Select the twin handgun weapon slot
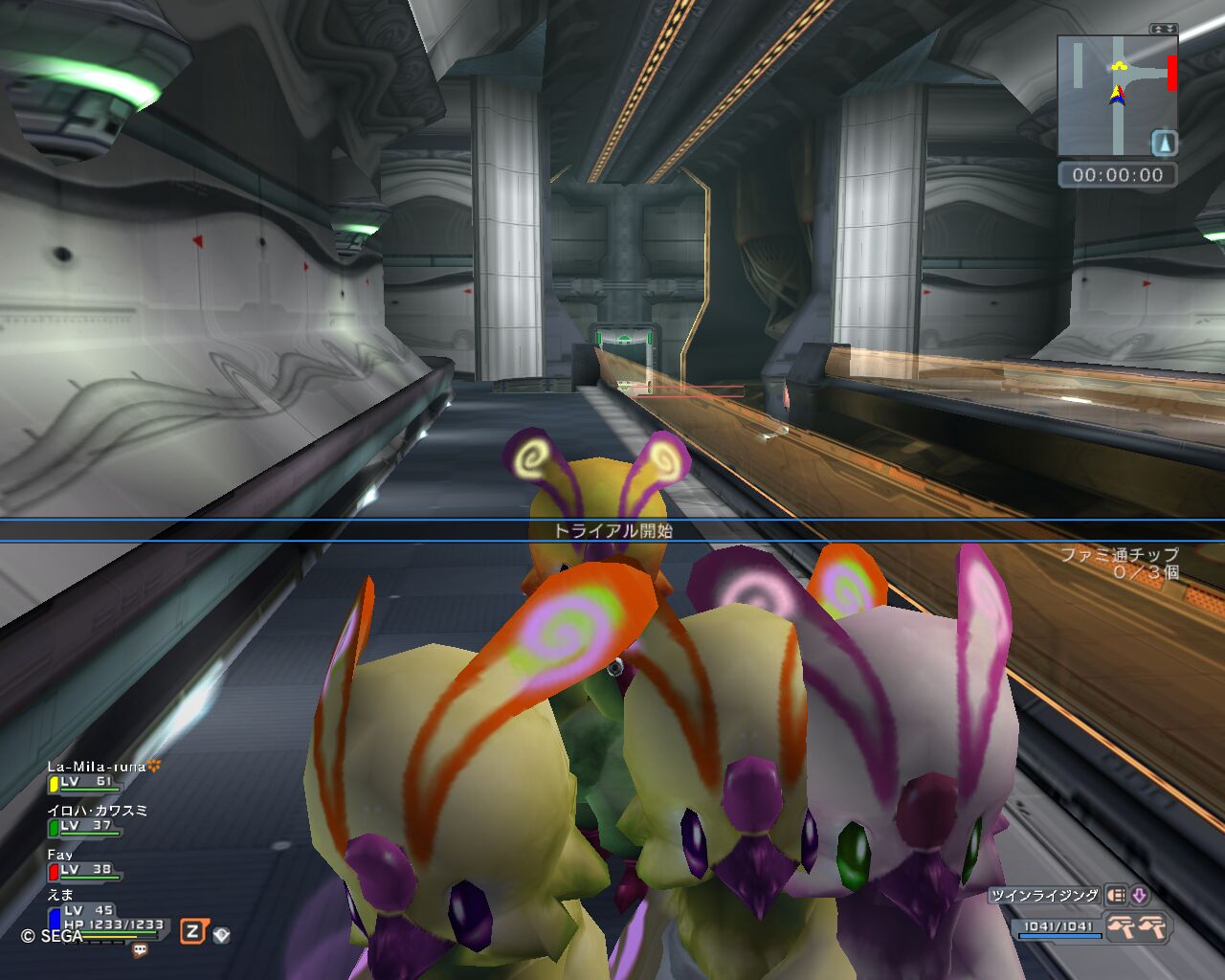Image resolution: width=1225 pixels, height=980 pixels. pos(1137,926)
